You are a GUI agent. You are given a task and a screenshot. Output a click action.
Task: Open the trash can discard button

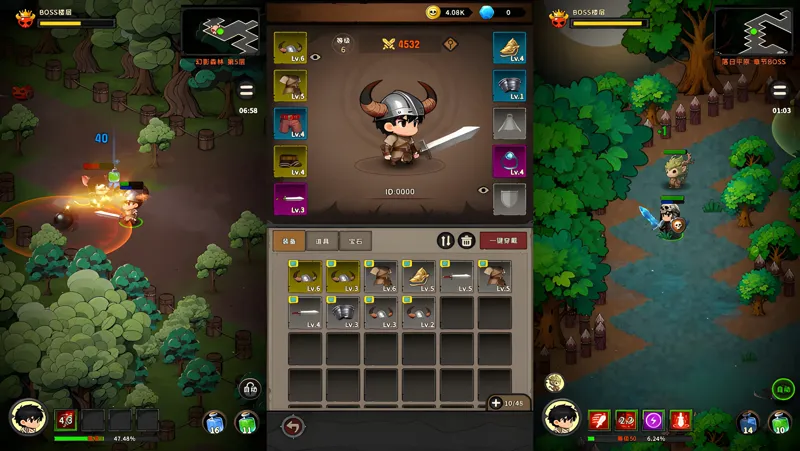coord(466,240)
